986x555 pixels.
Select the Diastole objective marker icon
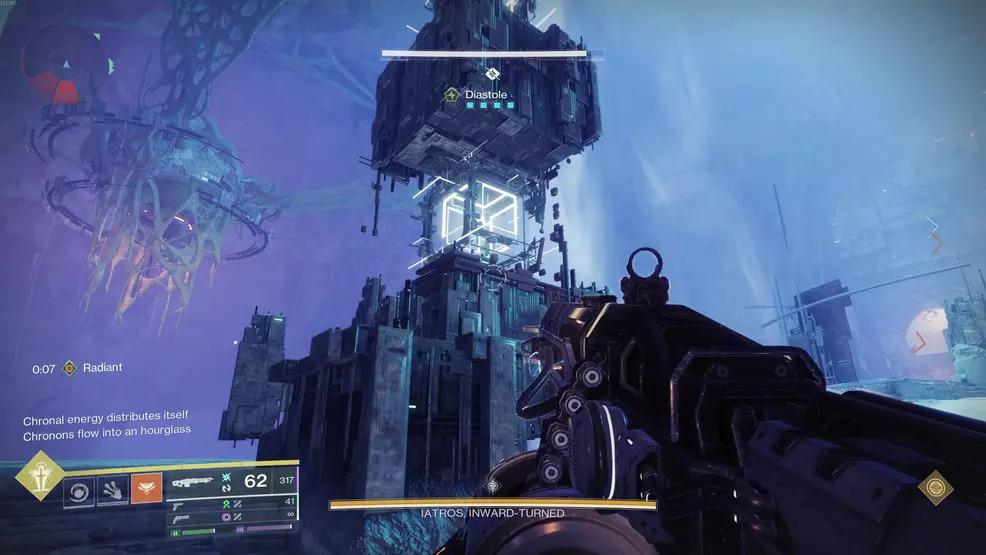[451, 95]
